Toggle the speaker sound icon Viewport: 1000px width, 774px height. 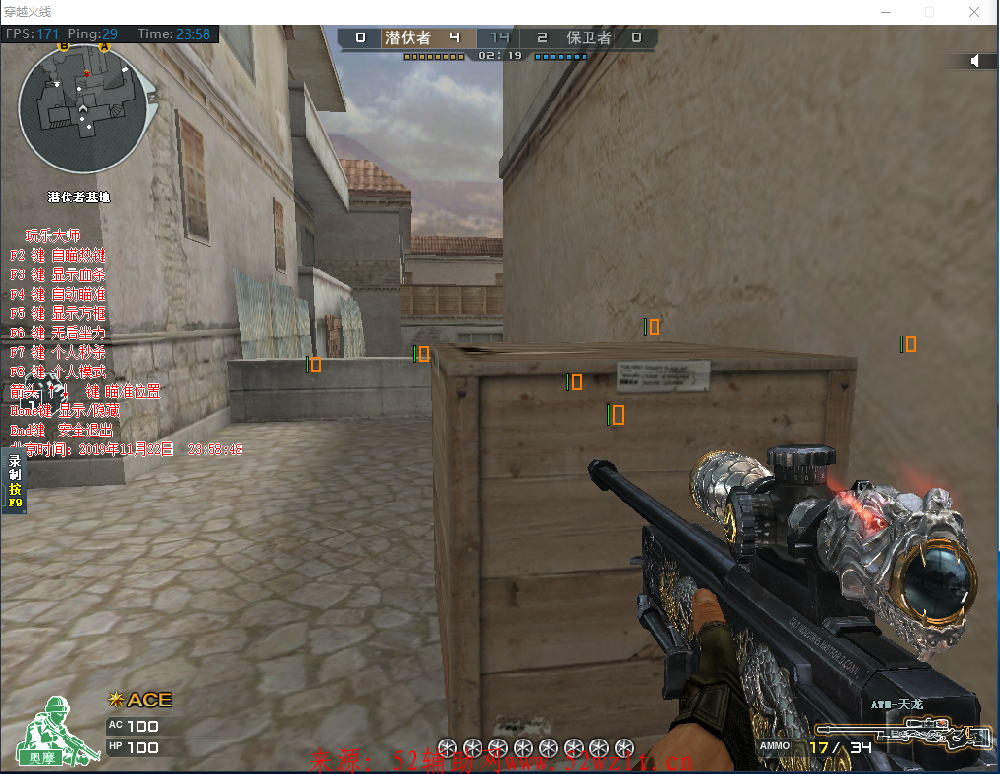point(975,61)
